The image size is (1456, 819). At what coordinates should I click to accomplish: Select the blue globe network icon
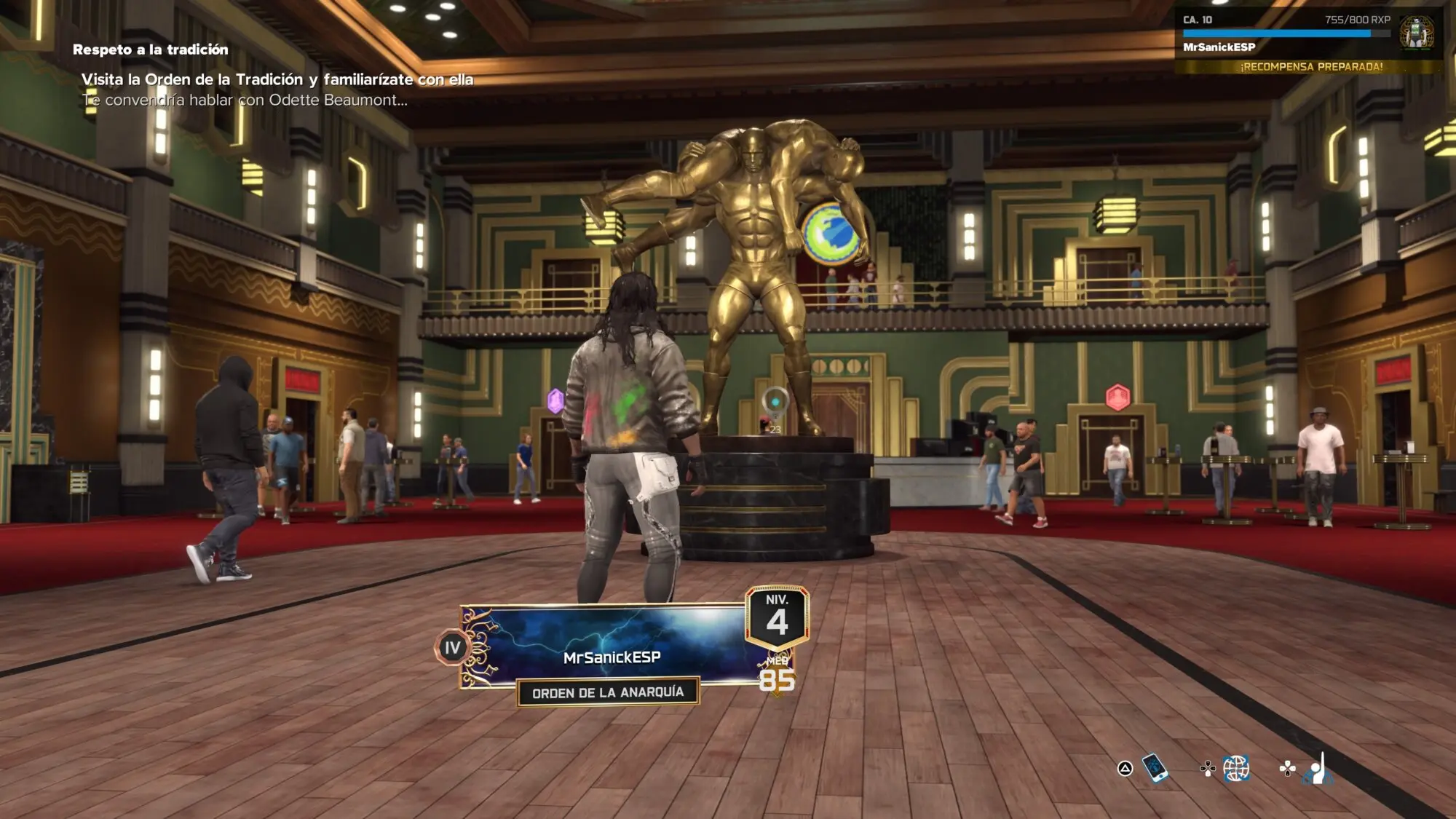pos(1236,768)
